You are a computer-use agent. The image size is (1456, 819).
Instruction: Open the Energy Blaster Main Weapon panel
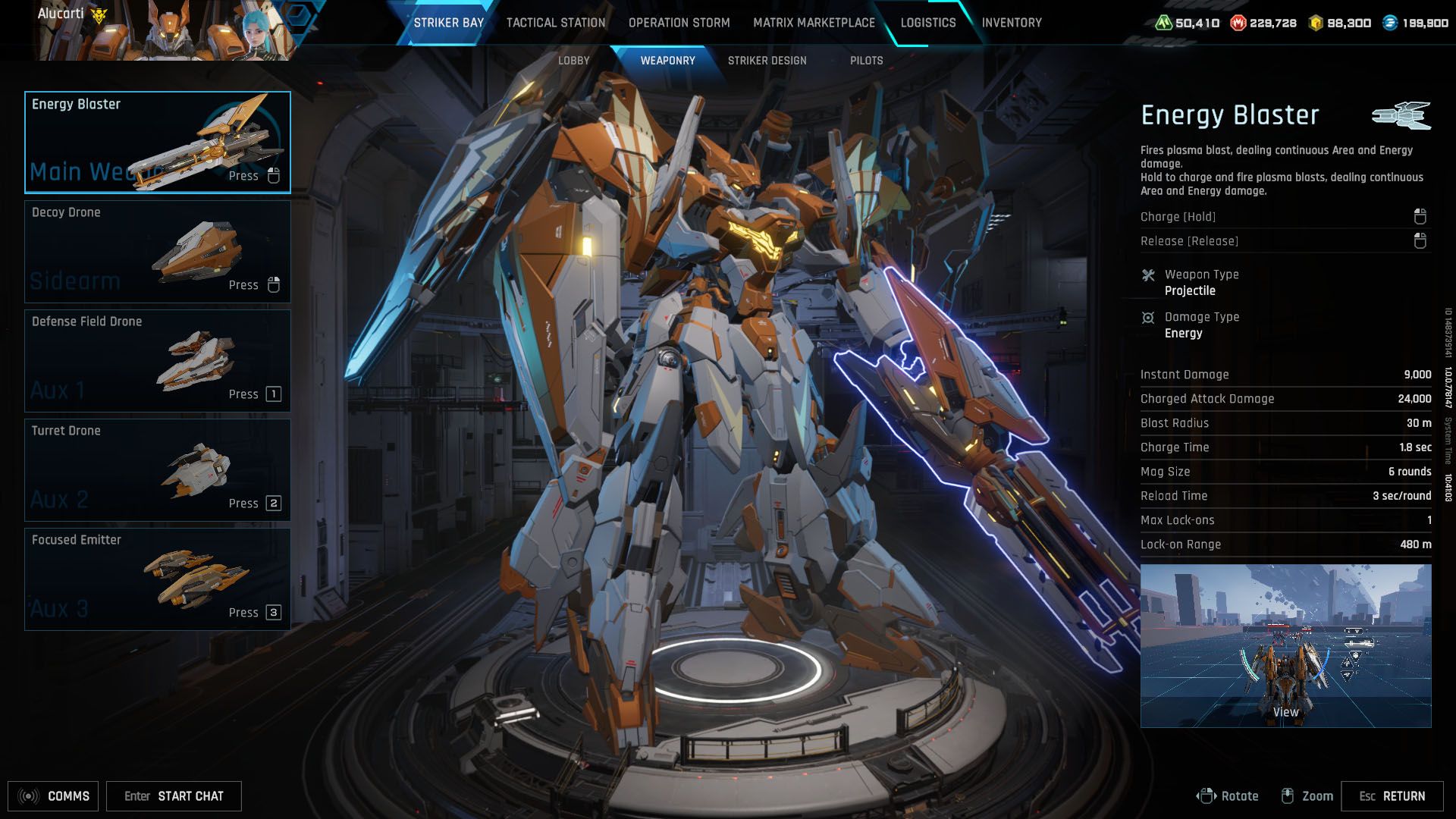click(157, 142)
